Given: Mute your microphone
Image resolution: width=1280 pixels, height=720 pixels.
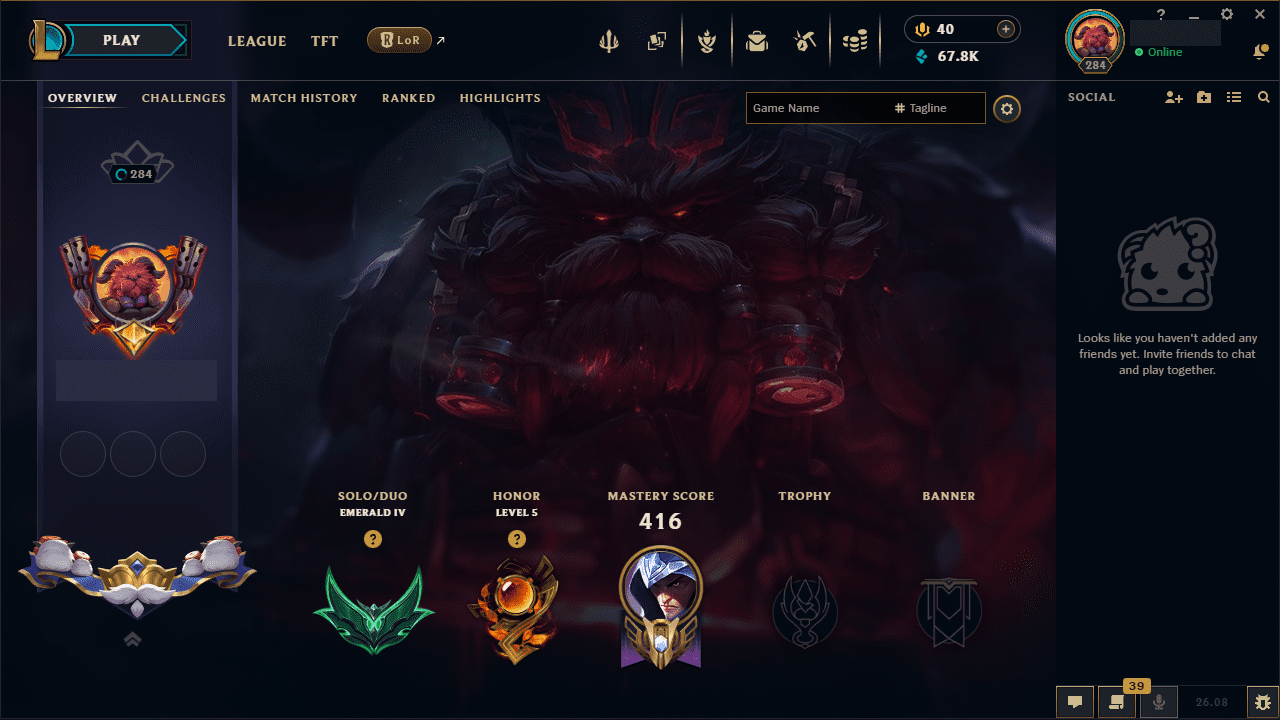Looking at the screenshot, I should coord(1159,701).
